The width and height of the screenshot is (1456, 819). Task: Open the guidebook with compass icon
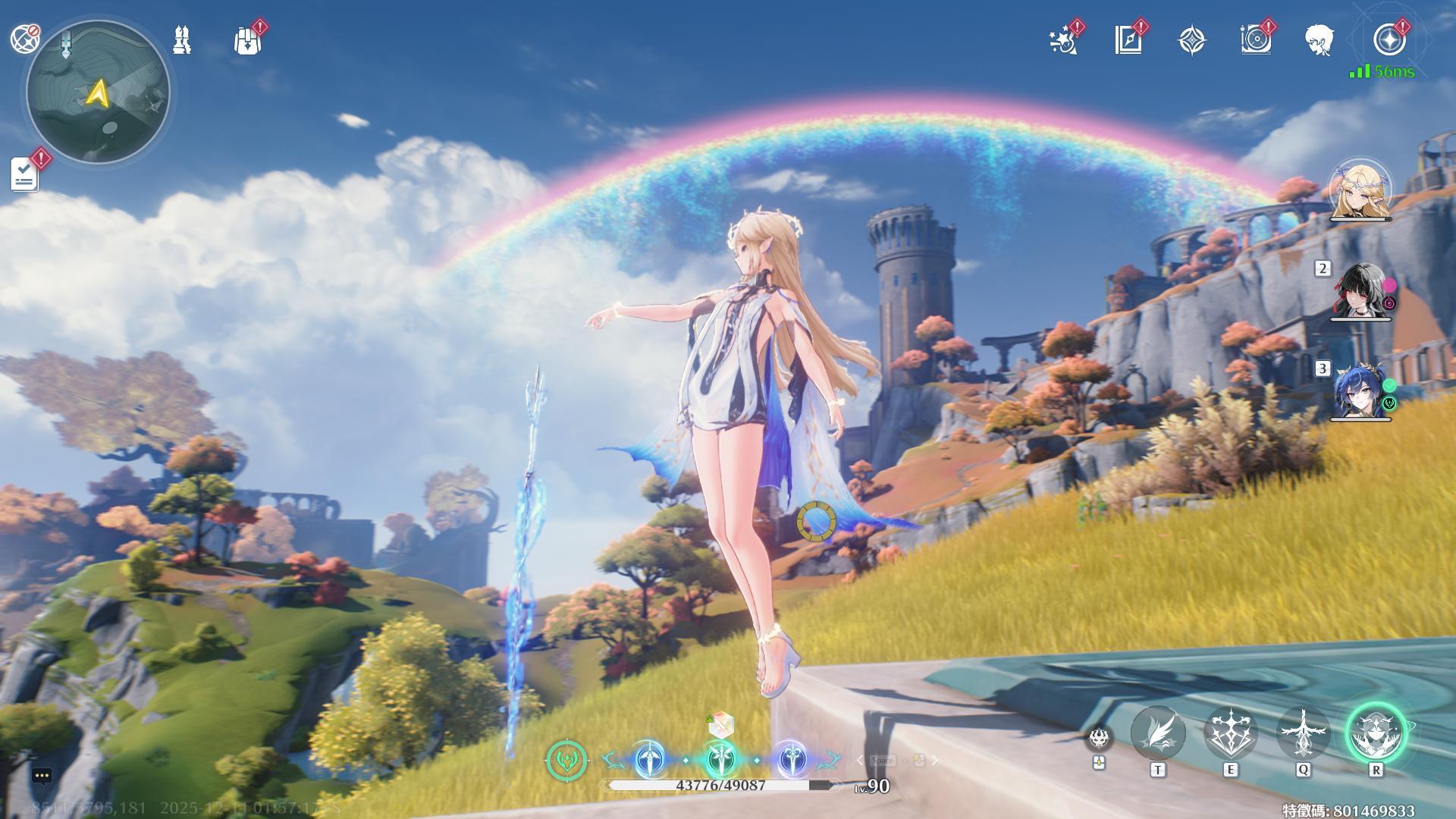click(x=1128, y=40)
